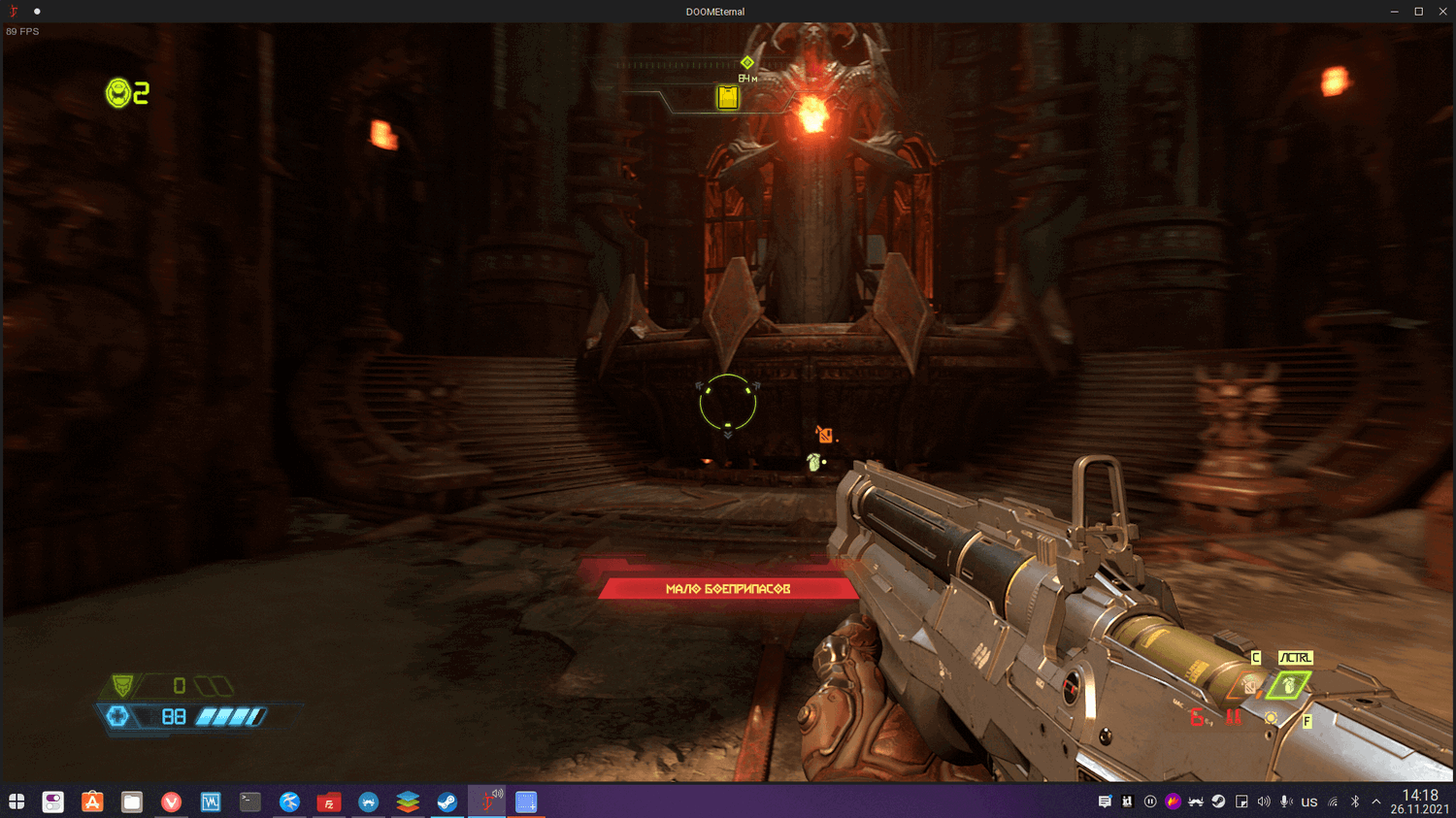
Task: Minimize the DOOMEternal window
Action: pyautogui.click(x=1394, y=12)
